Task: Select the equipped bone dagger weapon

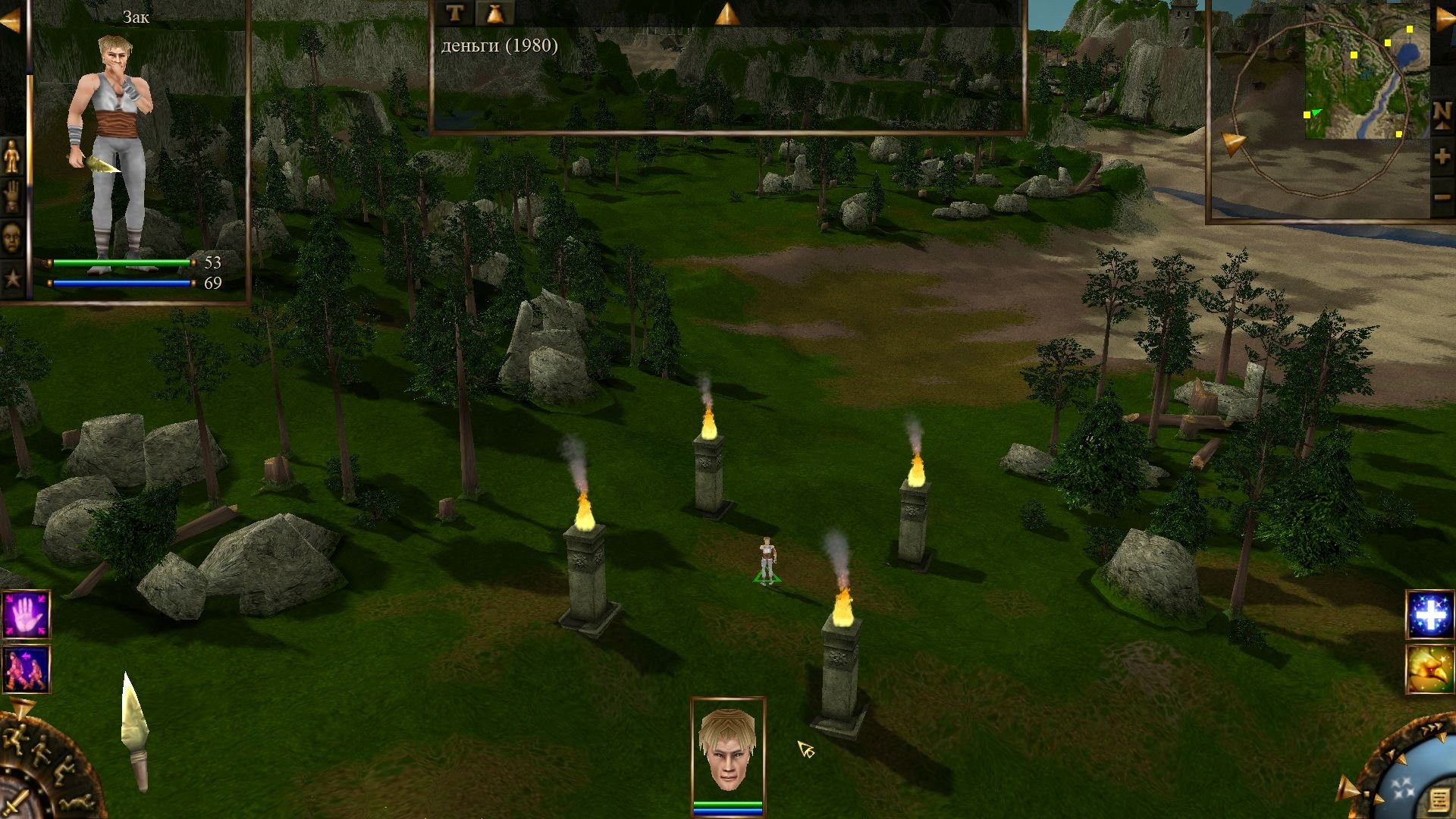Action: point(136,732)
